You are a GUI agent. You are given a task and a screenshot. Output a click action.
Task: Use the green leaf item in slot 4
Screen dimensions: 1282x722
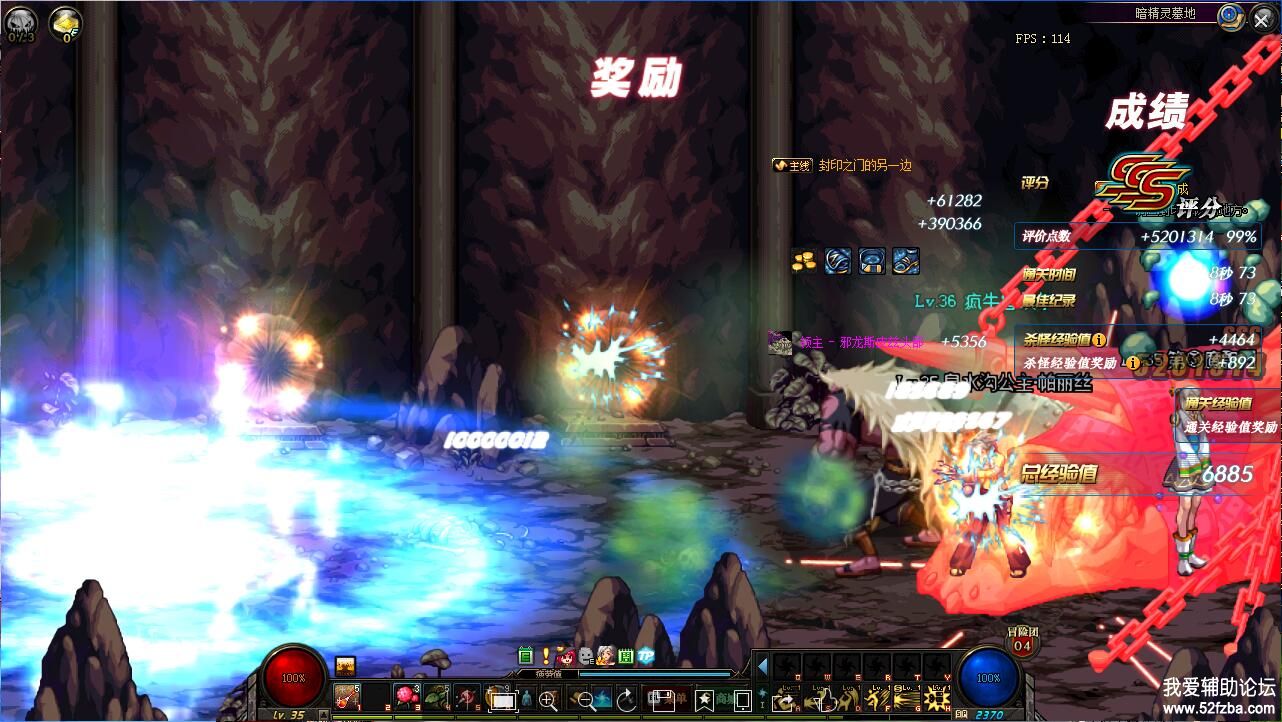tap(437, 696)
